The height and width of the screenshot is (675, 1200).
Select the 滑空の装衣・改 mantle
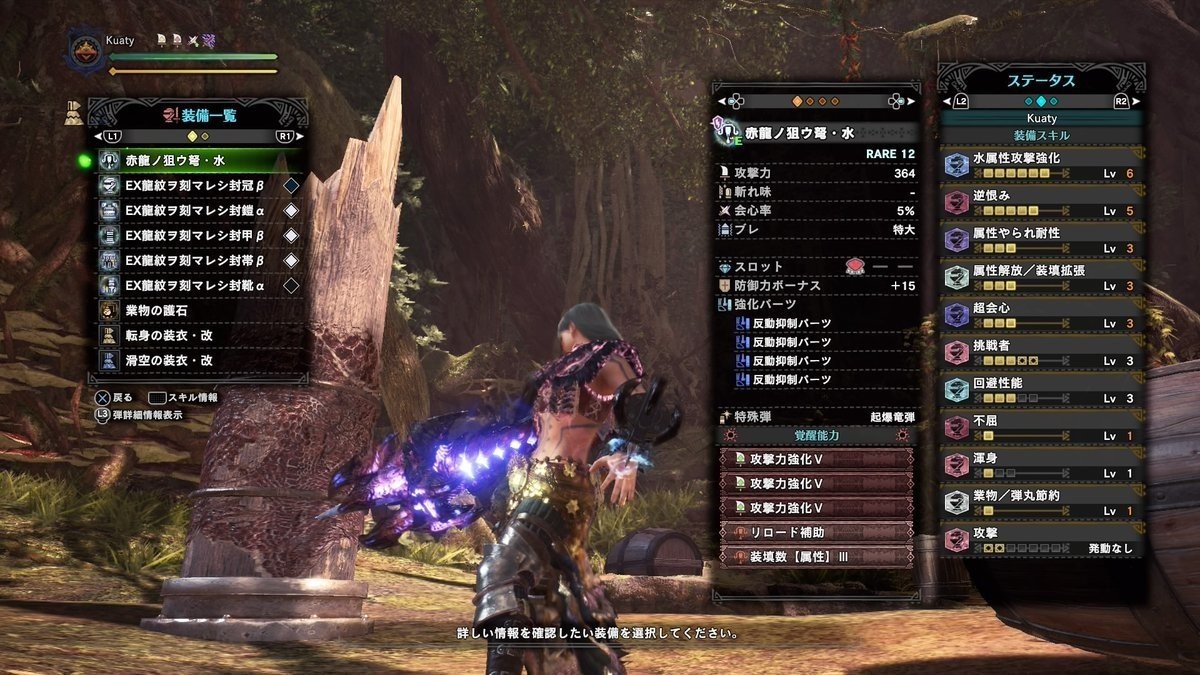tap(200, 360)
